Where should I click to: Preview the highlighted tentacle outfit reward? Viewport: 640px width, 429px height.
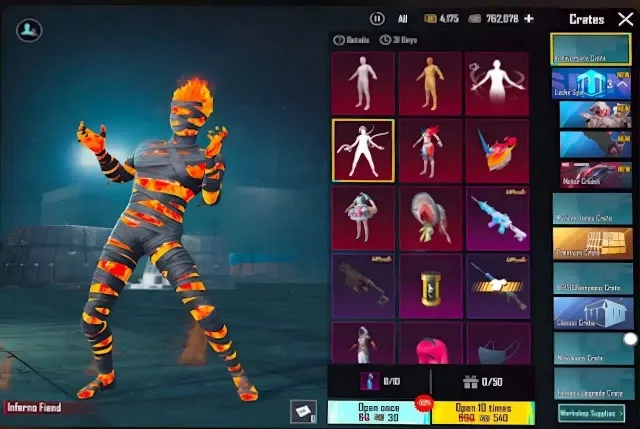(x=362, y=150)
